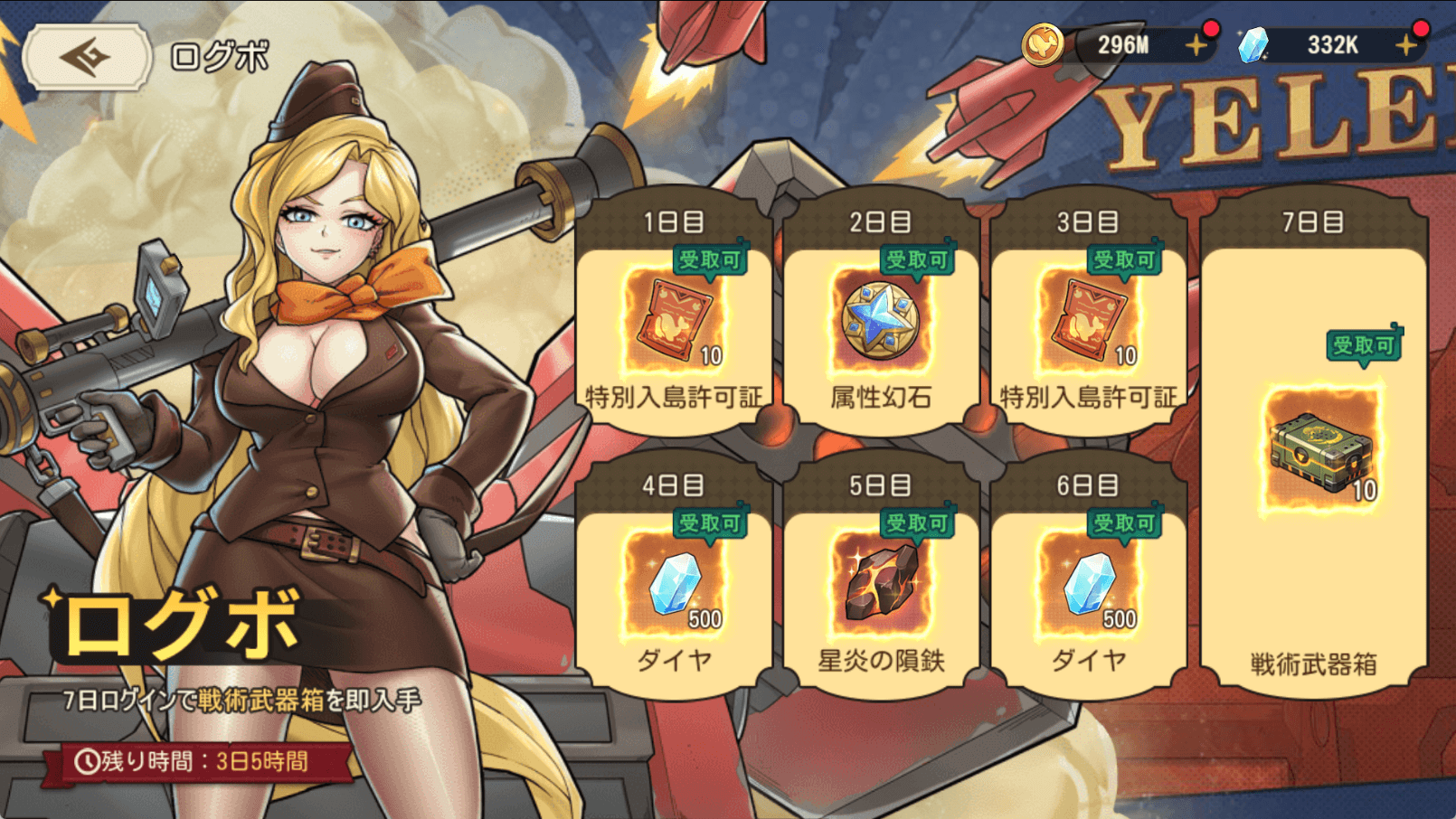The height and width of the screenshot is (819, 1456).
Task: Claim the Day 2 attribute stone reward
Action: (x=880, y=321)
